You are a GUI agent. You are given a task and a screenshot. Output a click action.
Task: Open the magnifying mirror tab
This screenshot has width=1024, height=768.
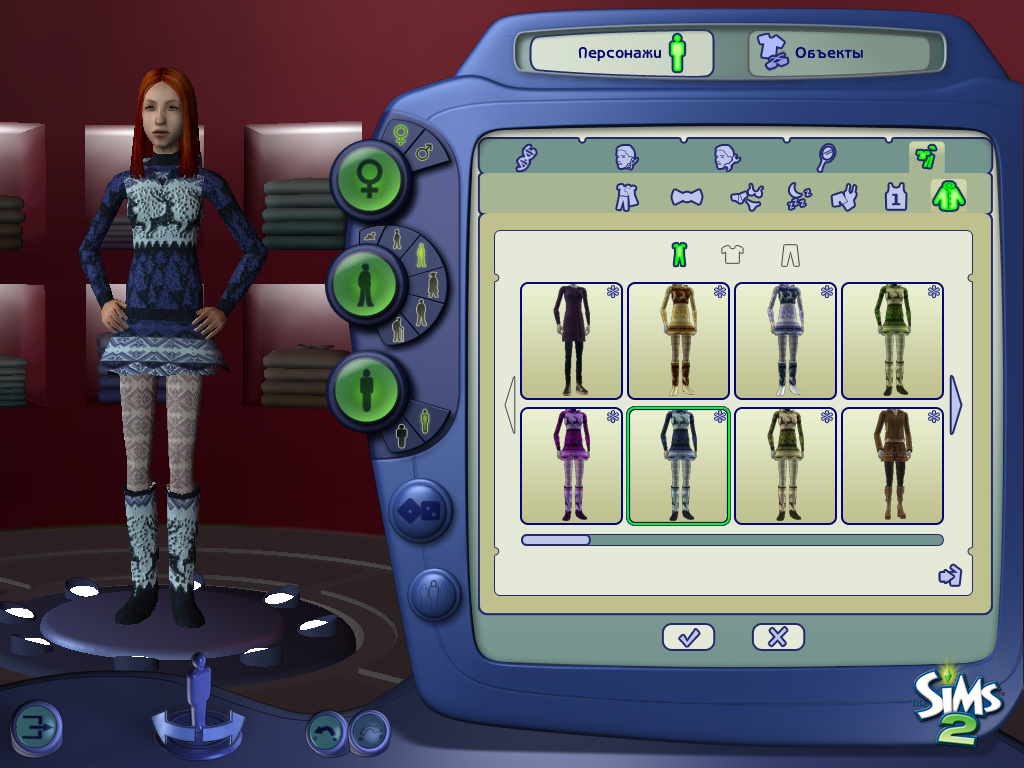pos(827,158)
